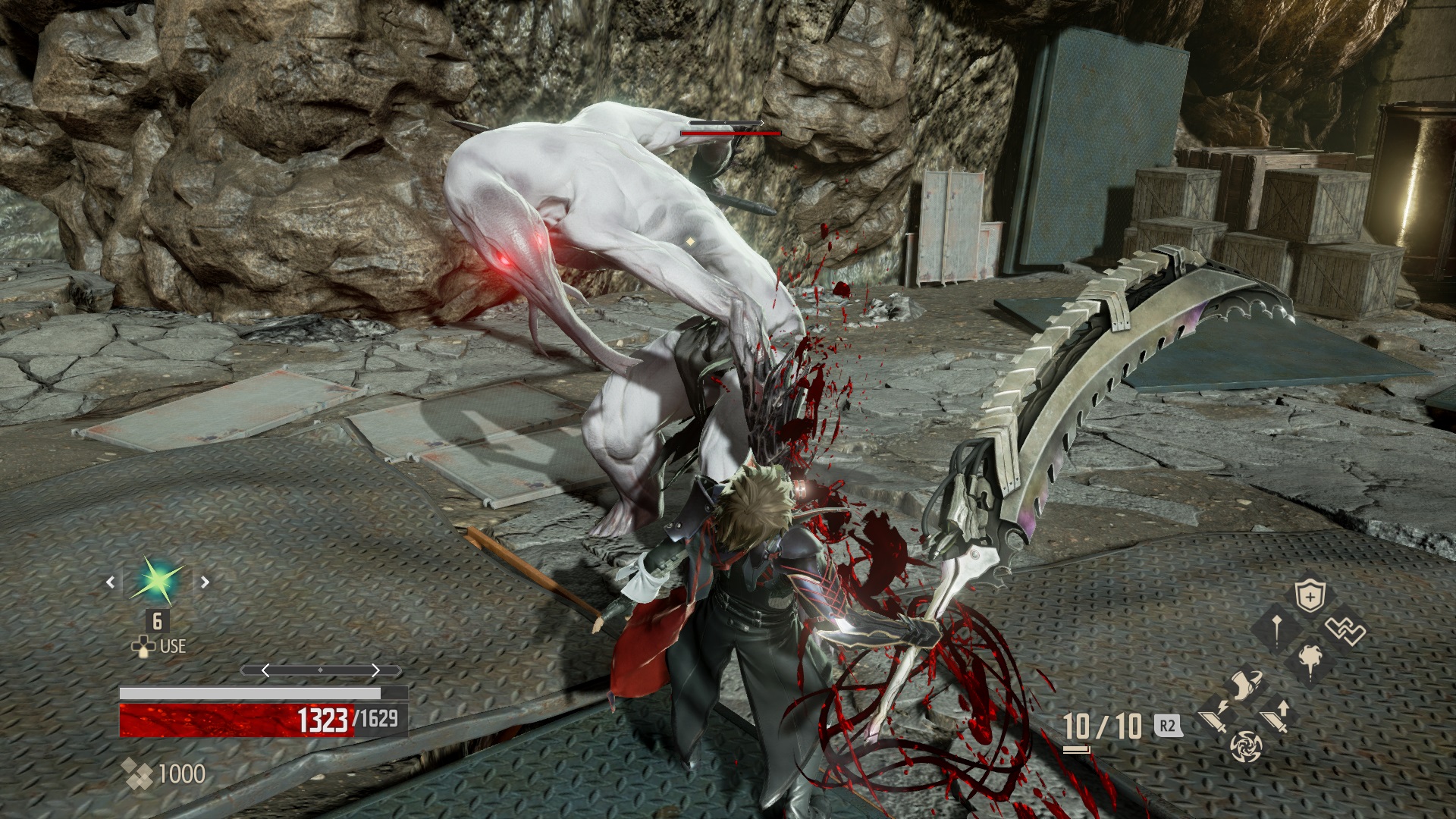Select the zigzag dash gift icon
1456x819 pixels.
(x=1345, y=628)
